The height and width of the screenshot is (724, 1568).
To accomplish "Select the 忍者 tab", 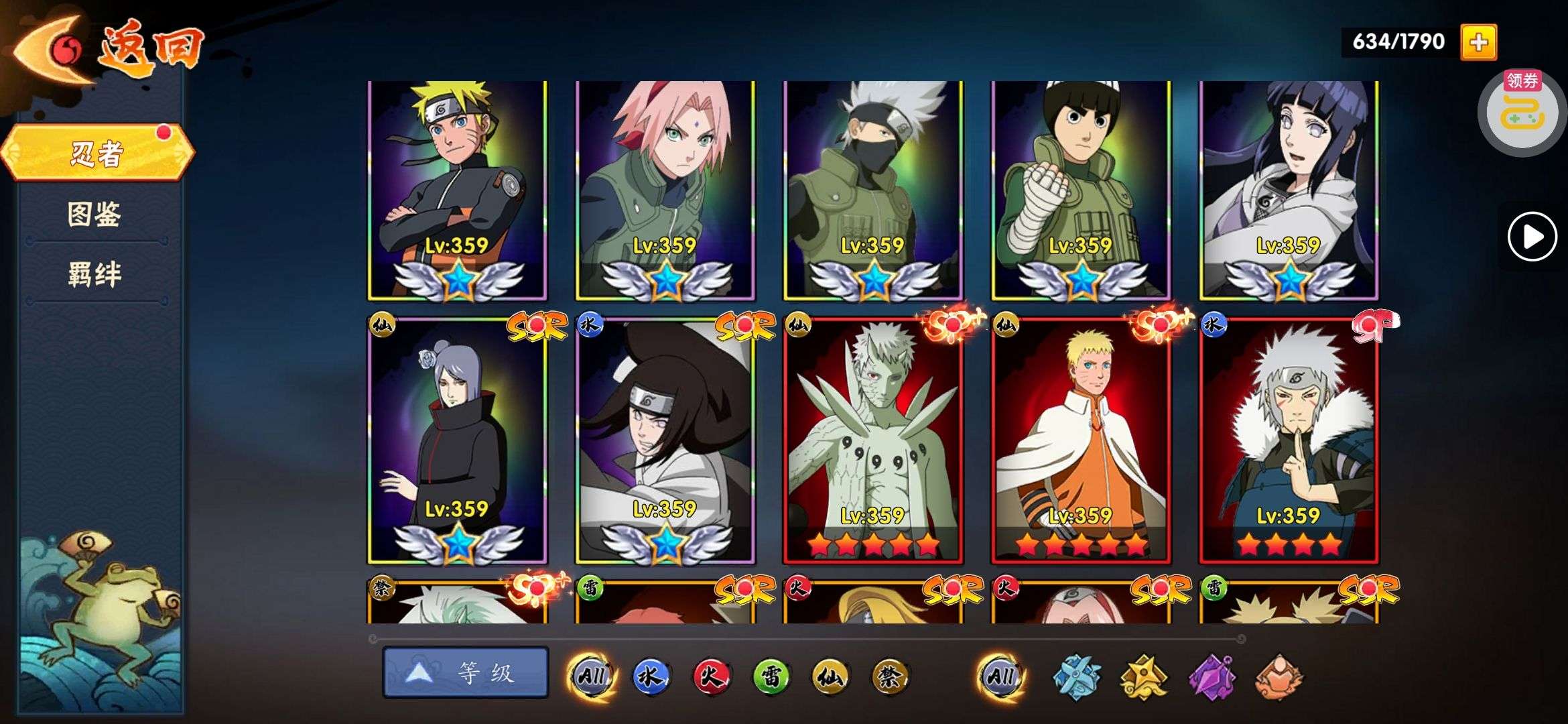I will tap(97, 154).
